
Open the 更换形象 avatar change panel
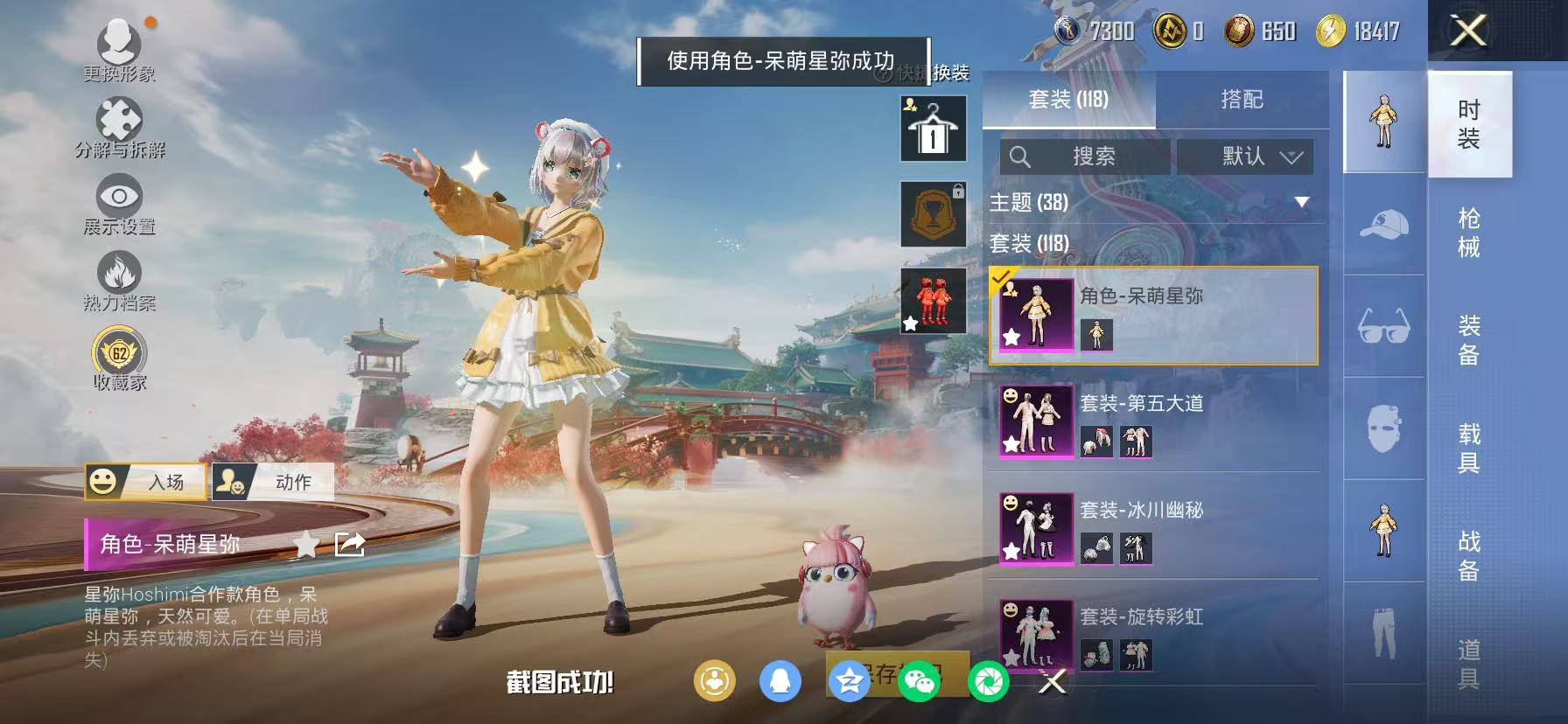point(121,44)
